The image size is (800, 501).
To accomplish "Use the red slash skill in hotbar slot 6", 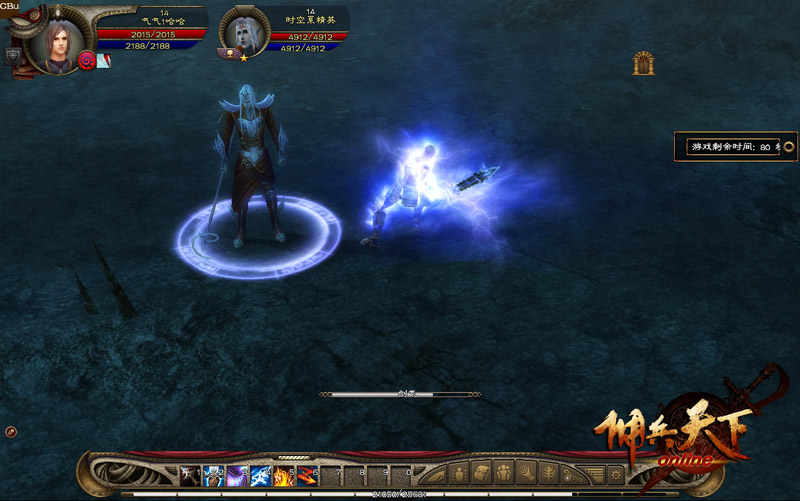I will click(306, 474).
